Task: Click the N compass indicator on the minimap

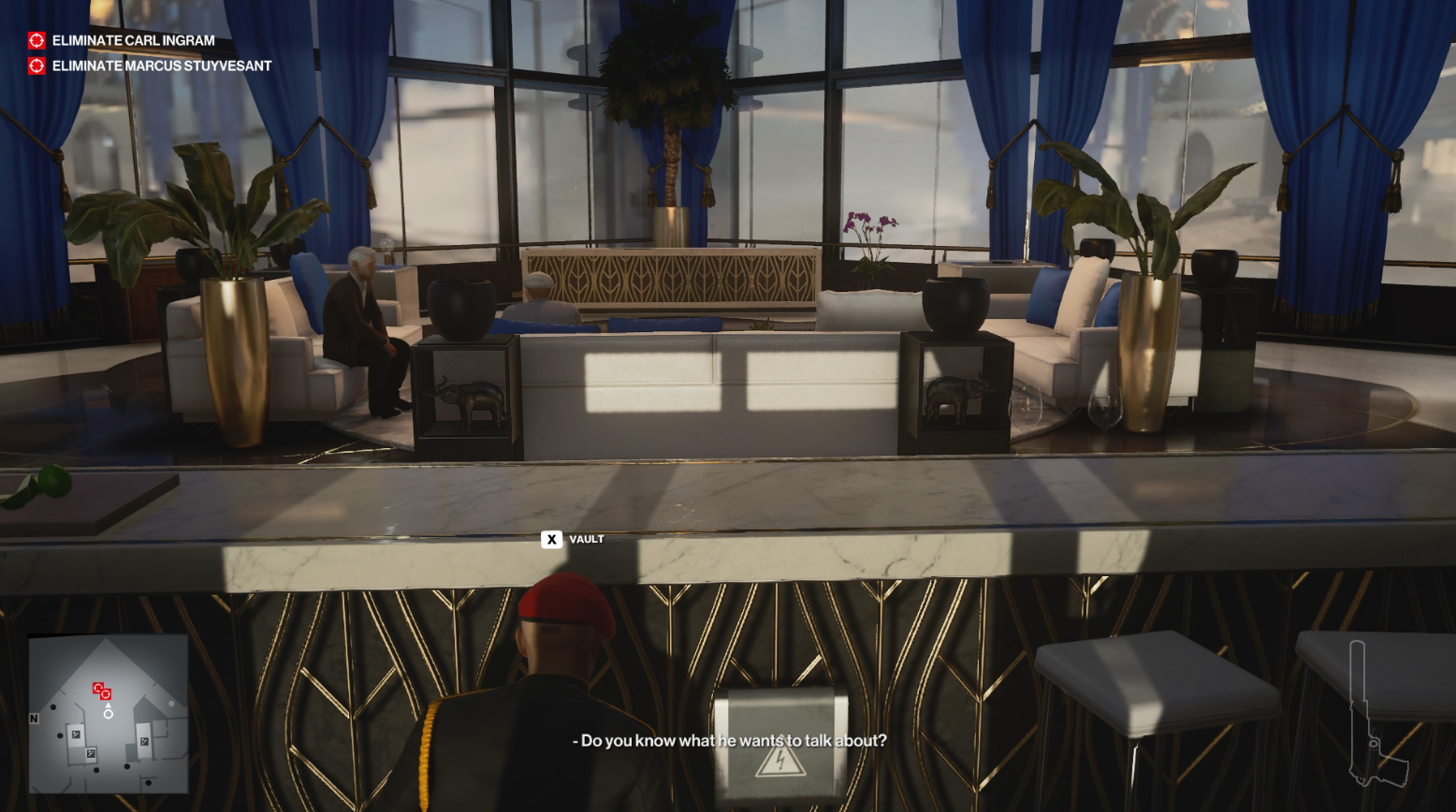Action: (x=34, y=718)
